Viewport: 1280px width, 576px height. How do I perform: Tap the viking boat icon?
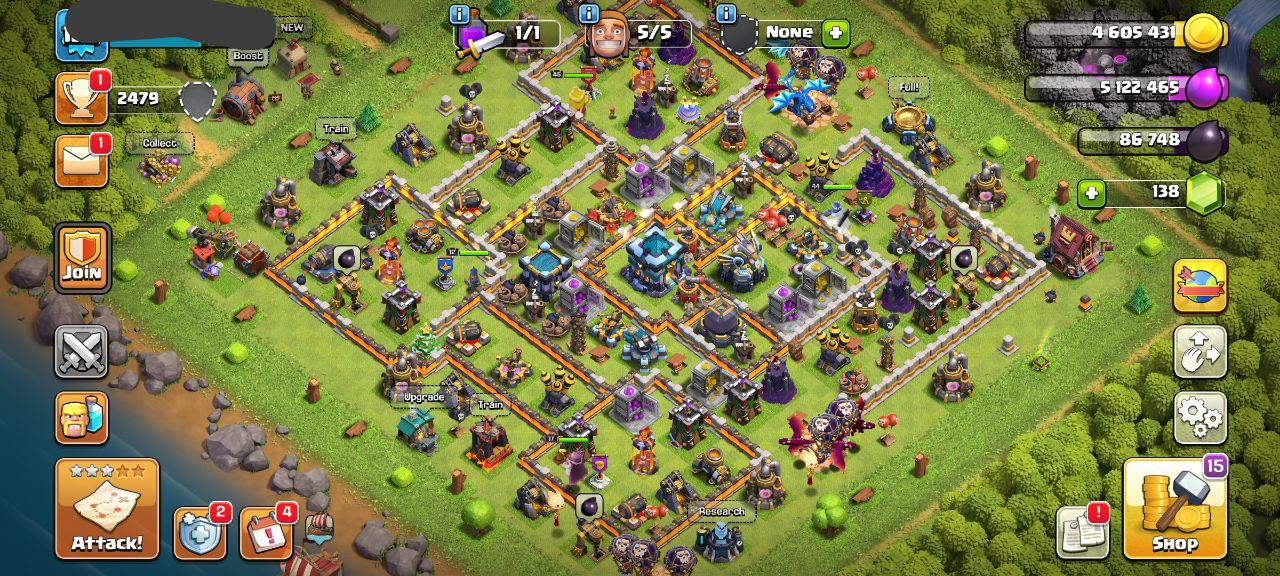[x=318, y=530]
